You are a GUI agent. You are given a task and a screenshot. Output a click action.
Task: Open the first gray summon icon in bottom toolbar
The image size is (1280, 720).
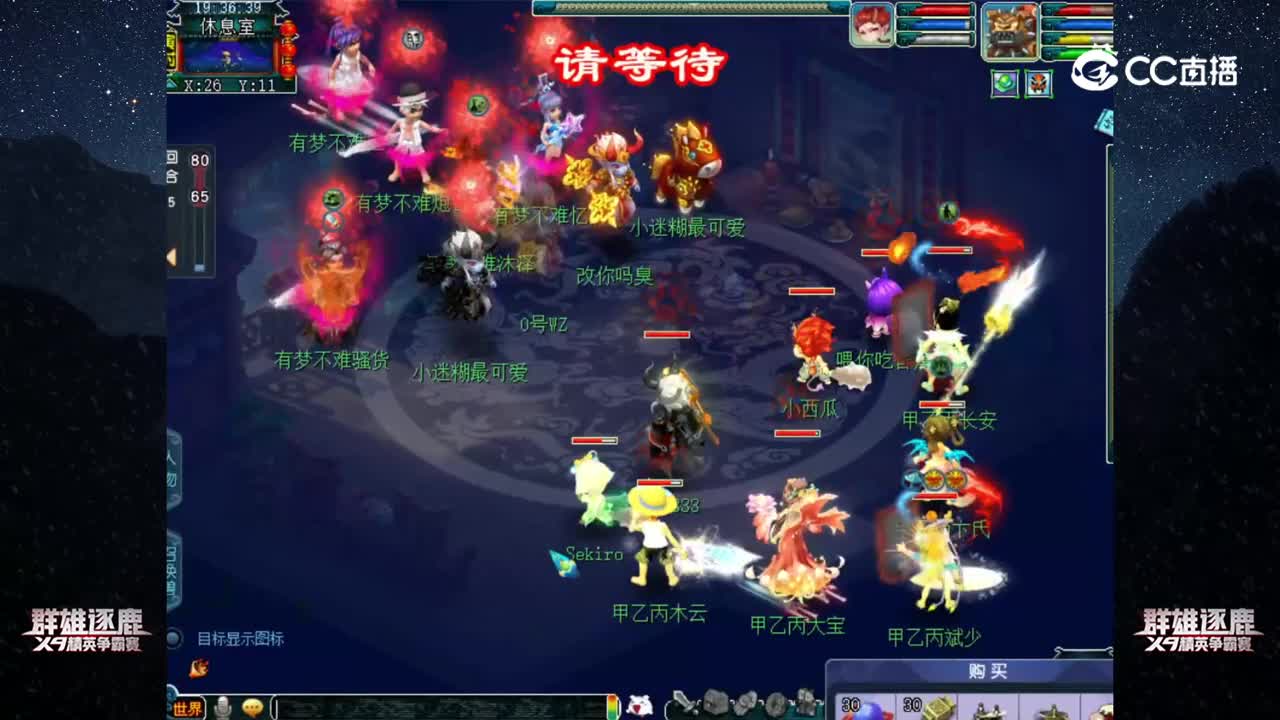(x=717, y=703)
